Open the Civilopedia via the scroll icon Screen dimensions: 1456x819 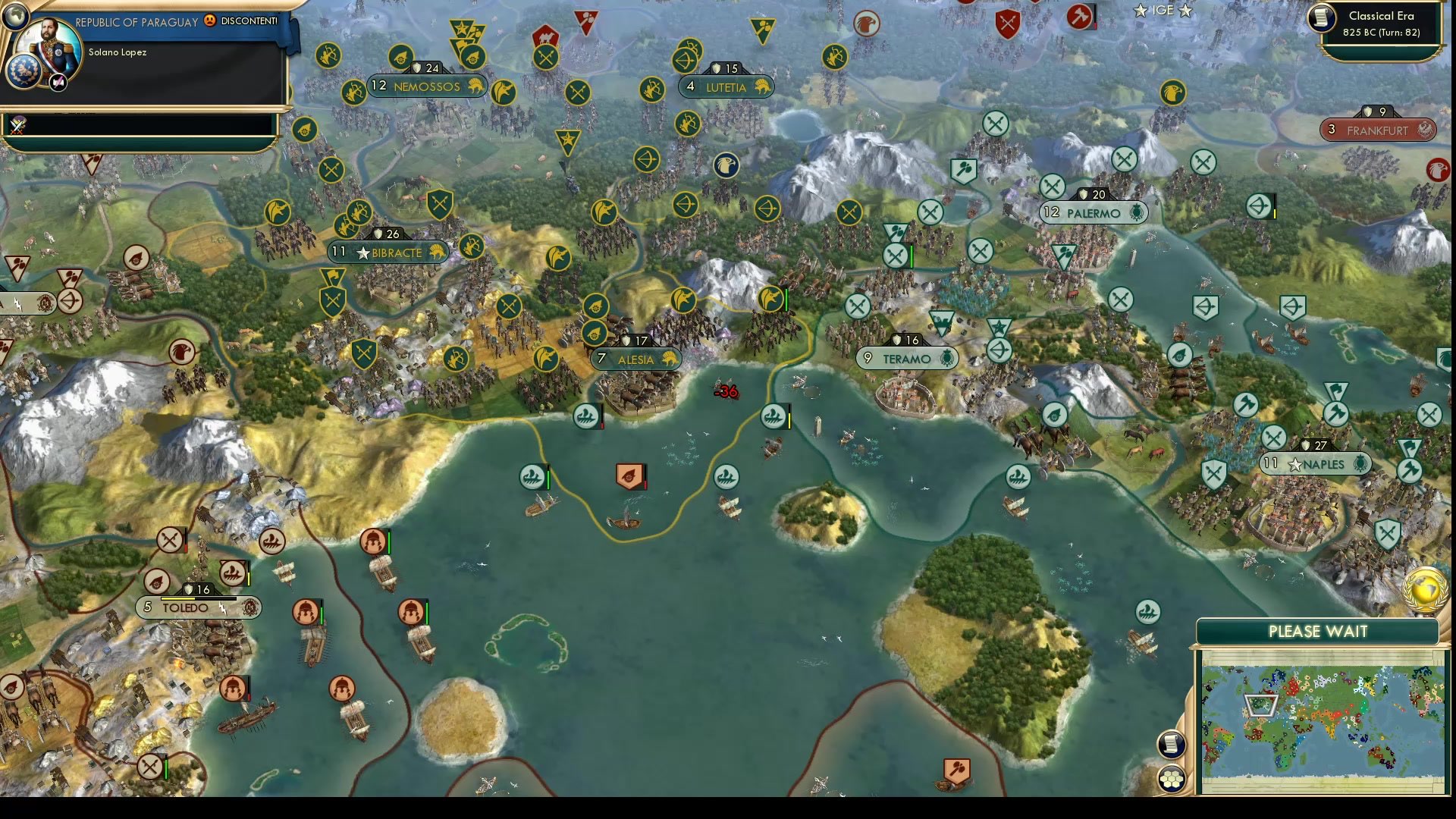(x=1171, y=744)
